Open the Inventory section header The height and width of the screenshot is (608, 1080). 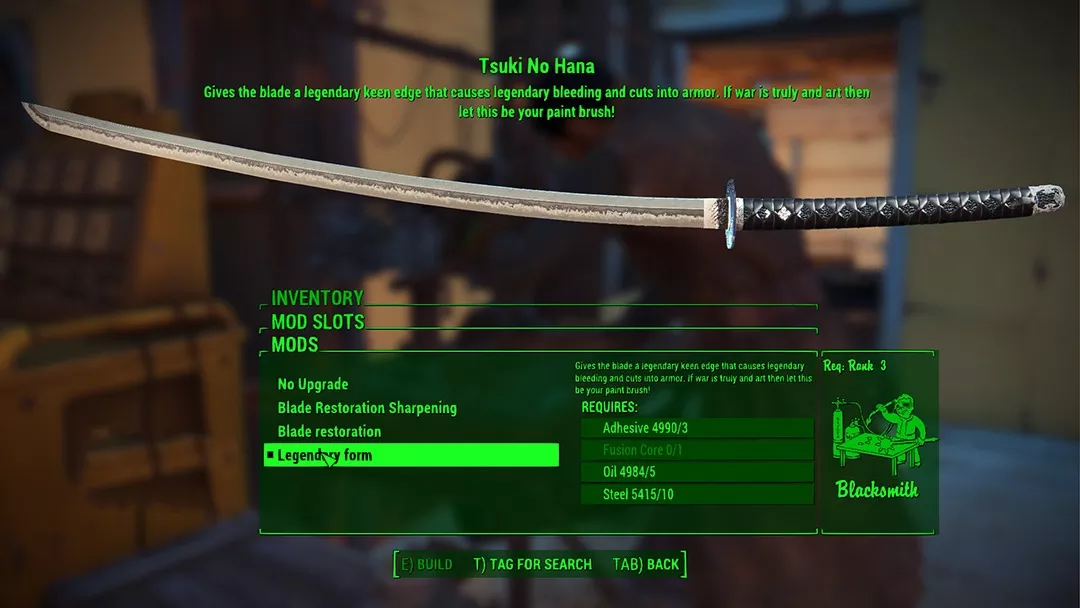pos(317,298)
